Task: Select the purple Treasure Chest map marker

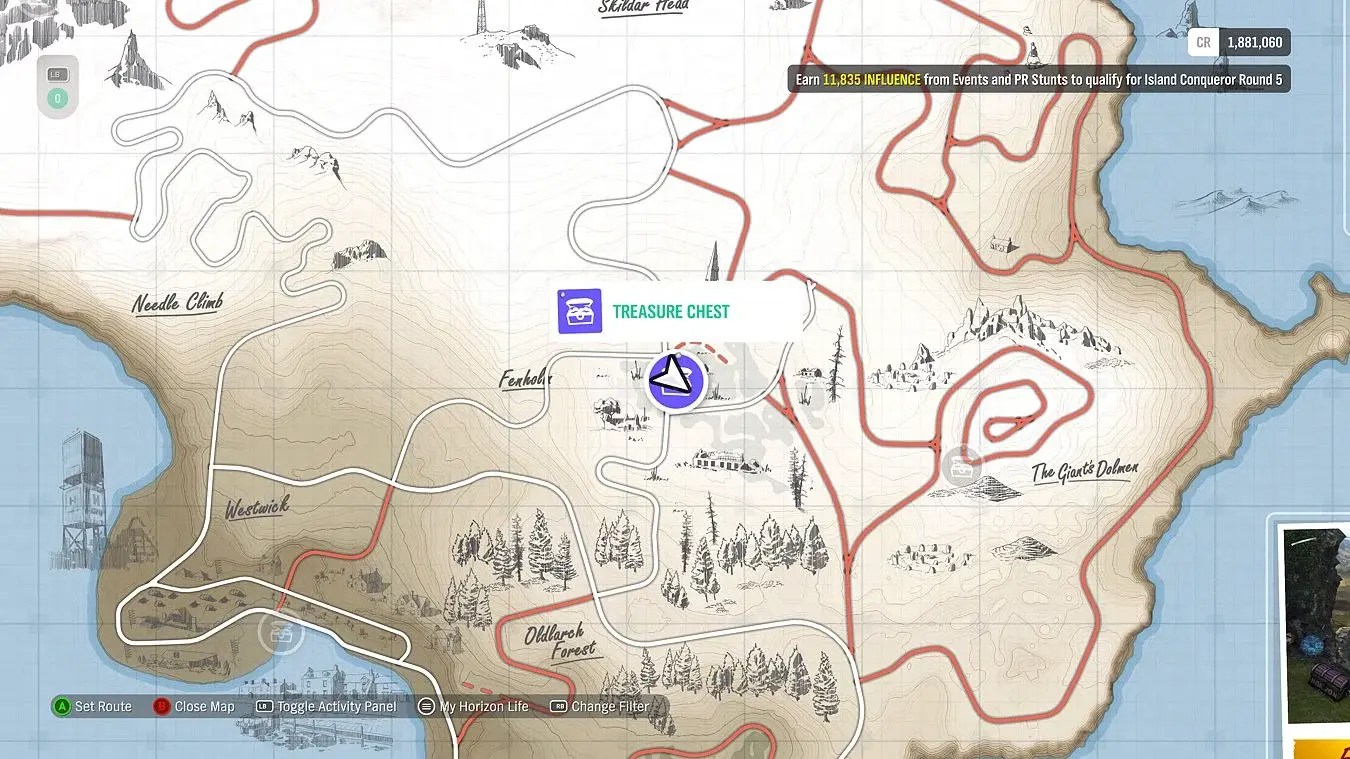Action: click(675, 381)
